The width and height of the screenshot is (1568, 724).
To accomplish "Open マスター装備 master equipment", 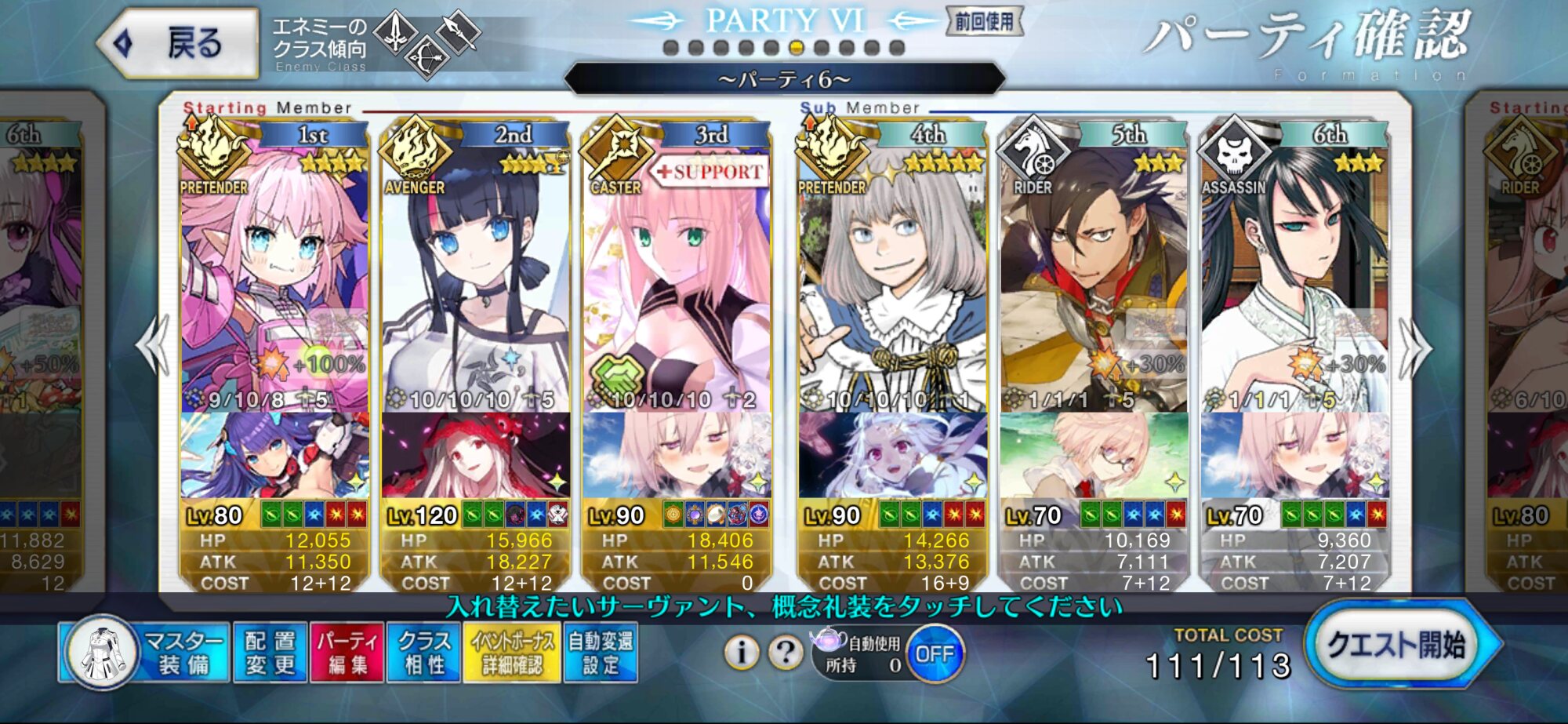I will coord(145,652).
